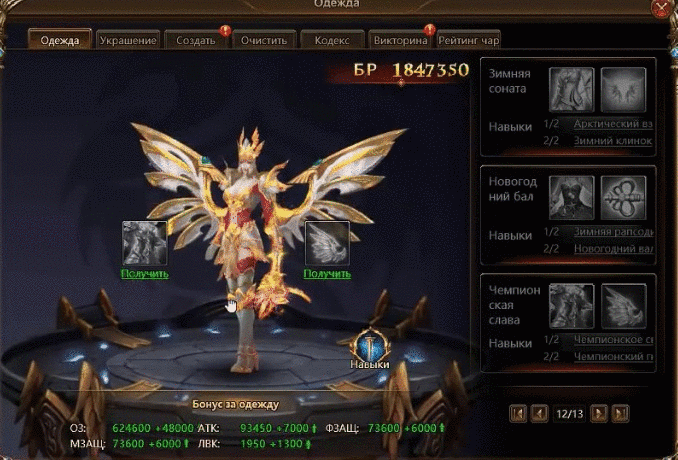The width and height of the screenshot is (678, 460).
Task: Select the Создать tab
Action: (197, 40)
